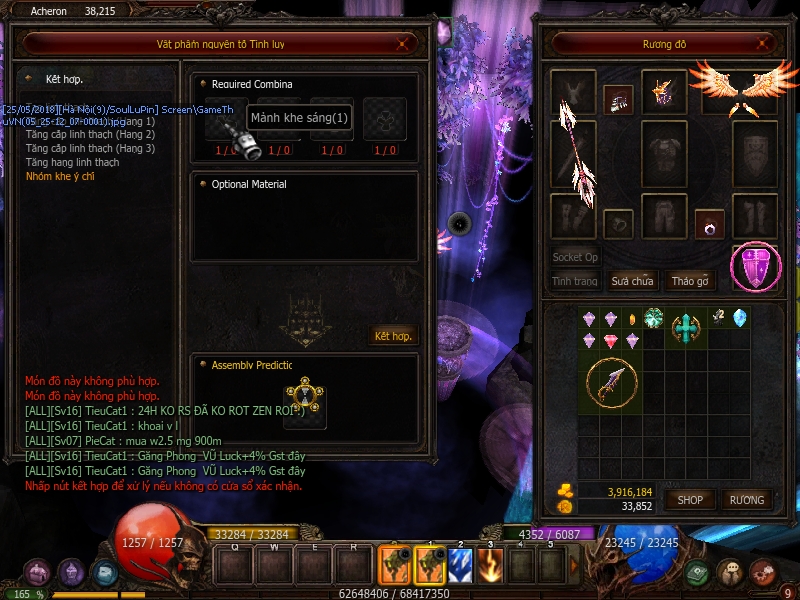The width and height of the screenshot is (800, 600).
Task: Click the Kết hợp combine button
Action: click(393, 335)
